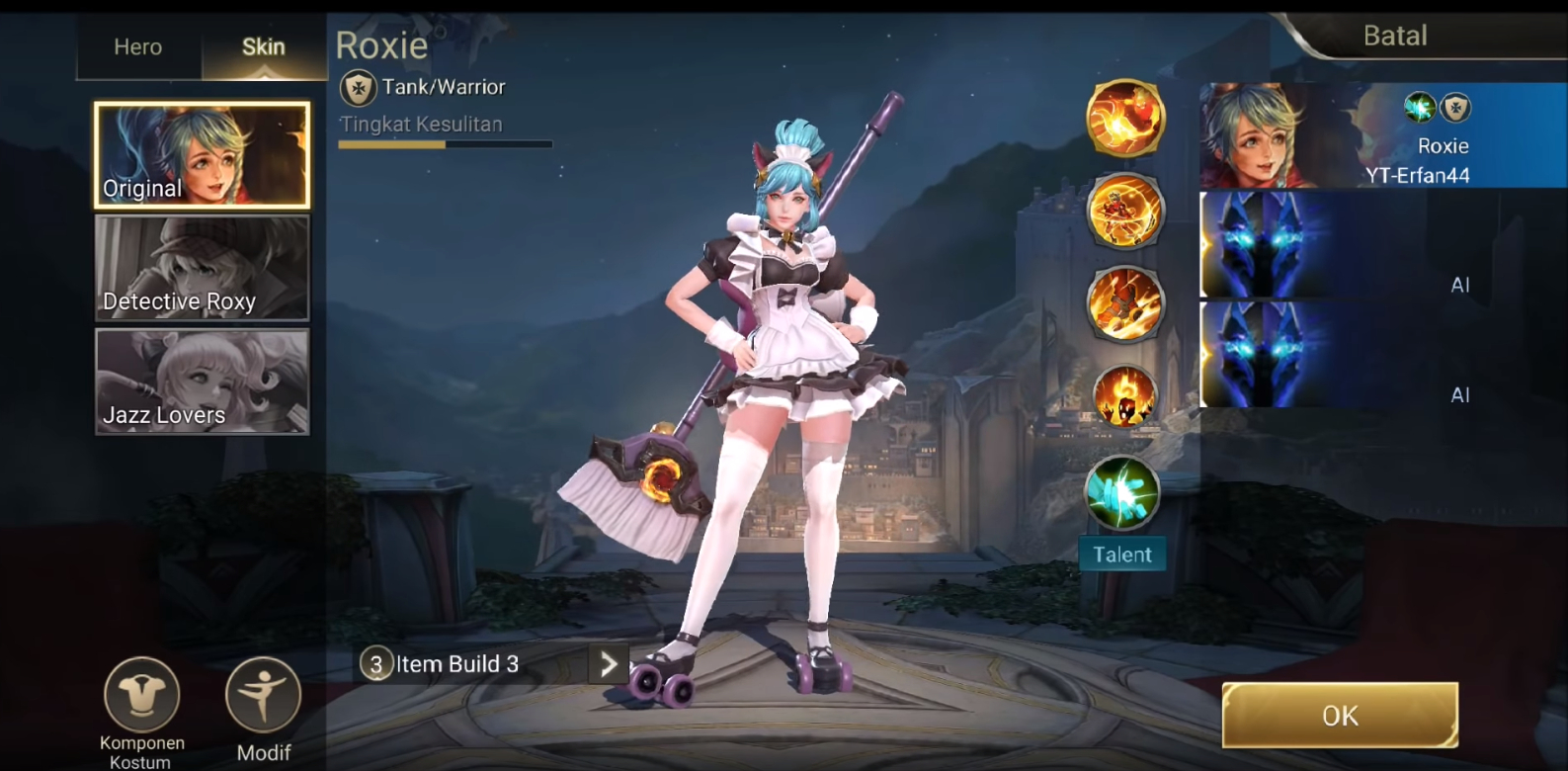View the flaming skull skill icon
1568x771 pixels.
[1125, 396]
